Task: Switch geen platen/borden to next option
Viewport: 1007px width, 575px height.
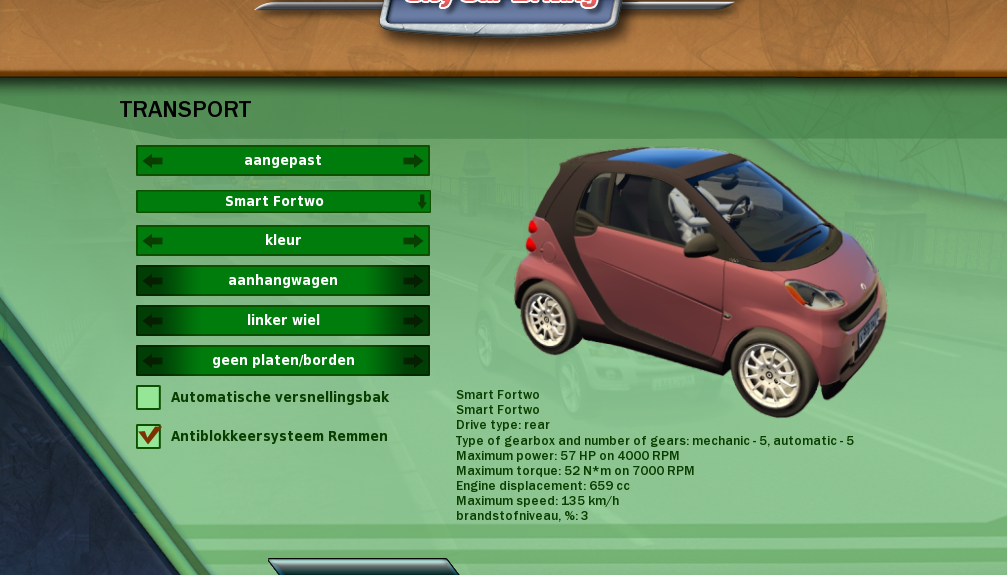Action: coord(412,361)
